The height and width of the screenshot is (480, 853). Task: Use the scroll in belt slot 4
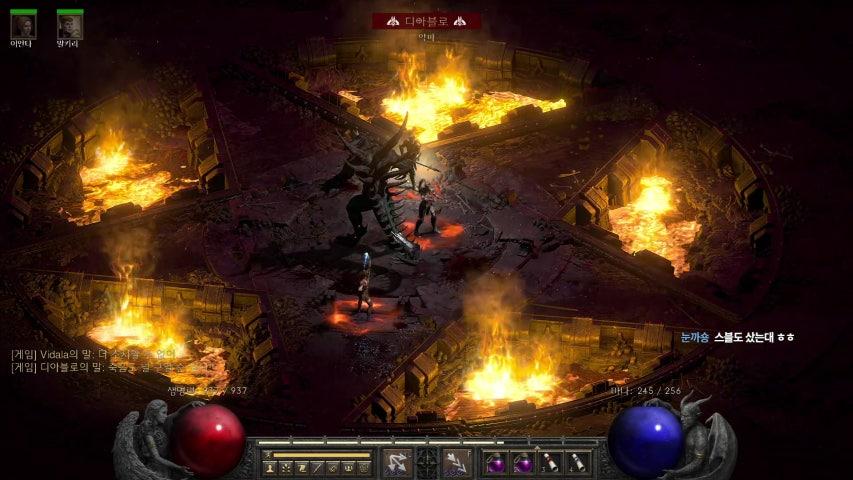[576, 462]
